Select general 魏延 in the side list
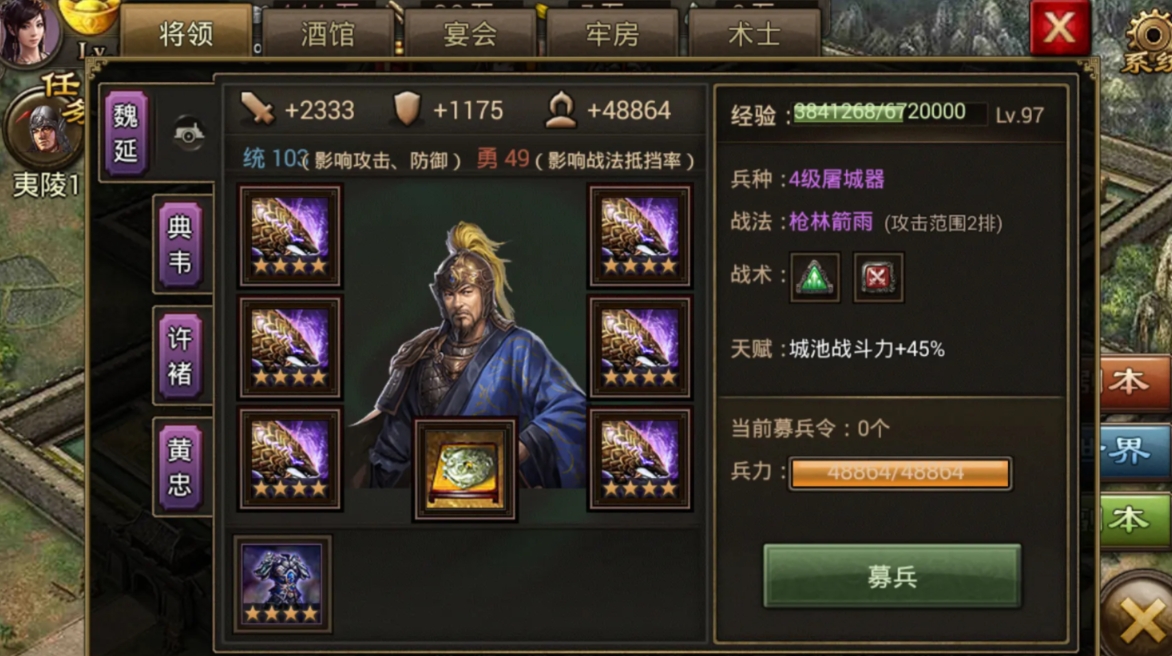 point(127,133)
